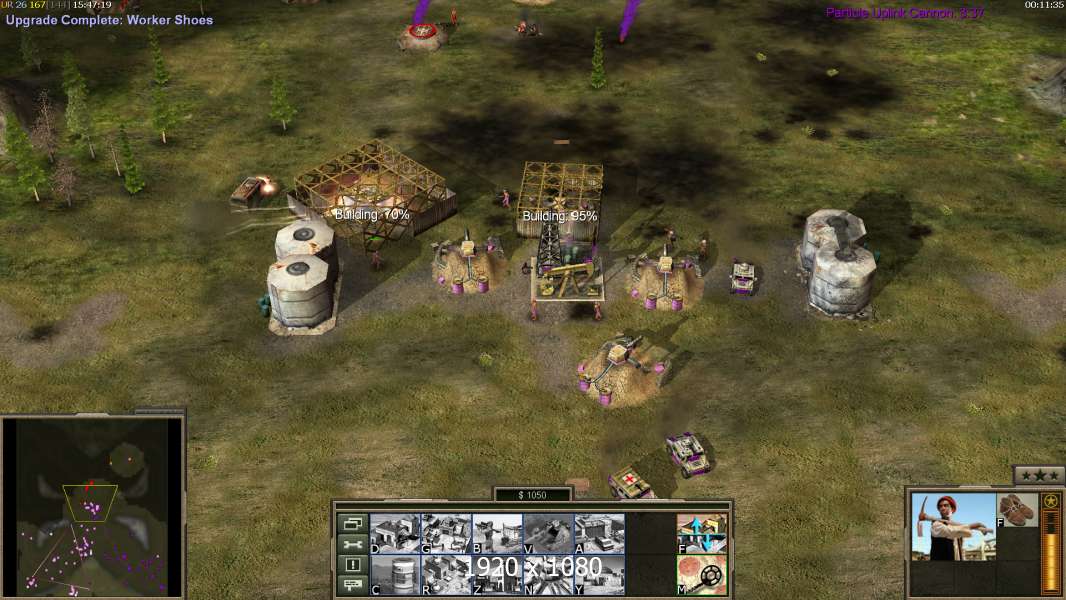Click the overlapping-windows button on the command bar
1066x600 pixels.
[352, 523]
